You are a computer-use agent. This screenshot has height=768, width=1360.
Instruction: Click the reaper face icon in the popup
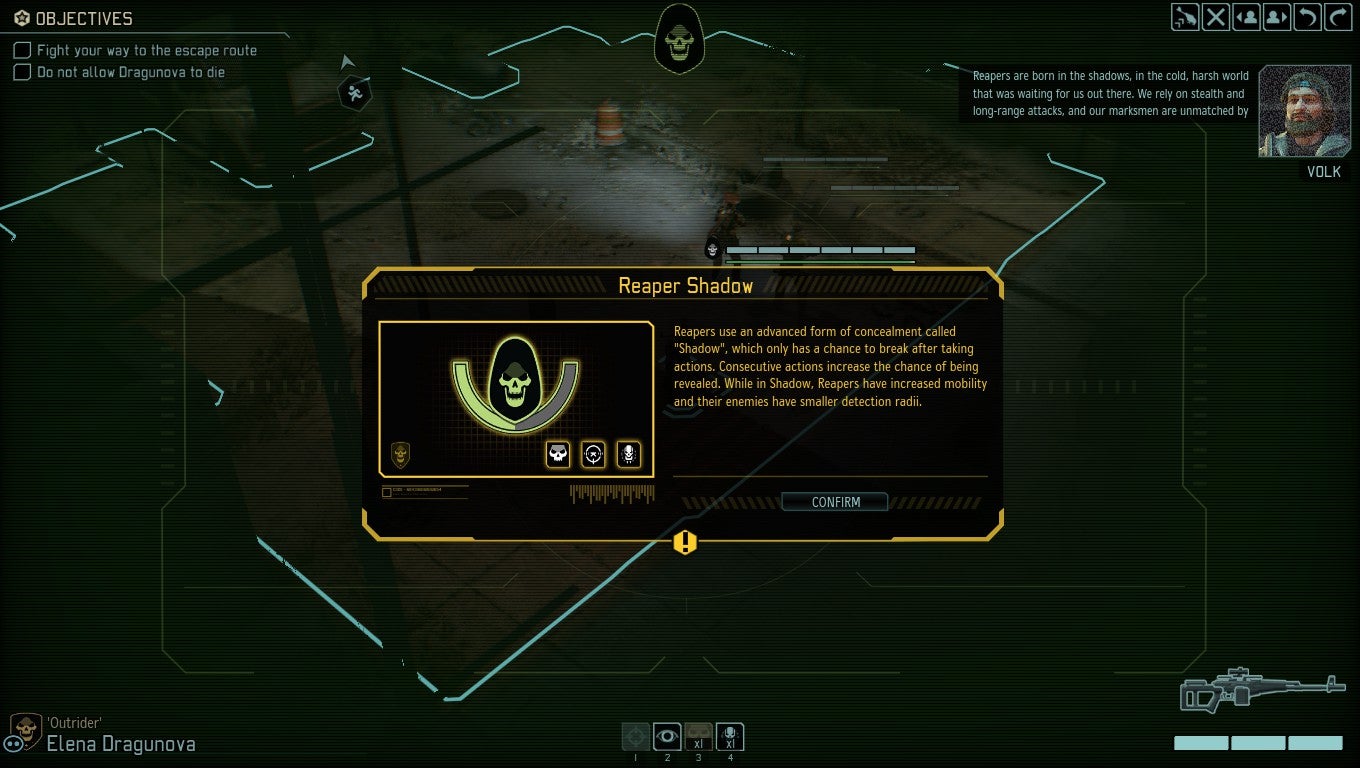628,454
